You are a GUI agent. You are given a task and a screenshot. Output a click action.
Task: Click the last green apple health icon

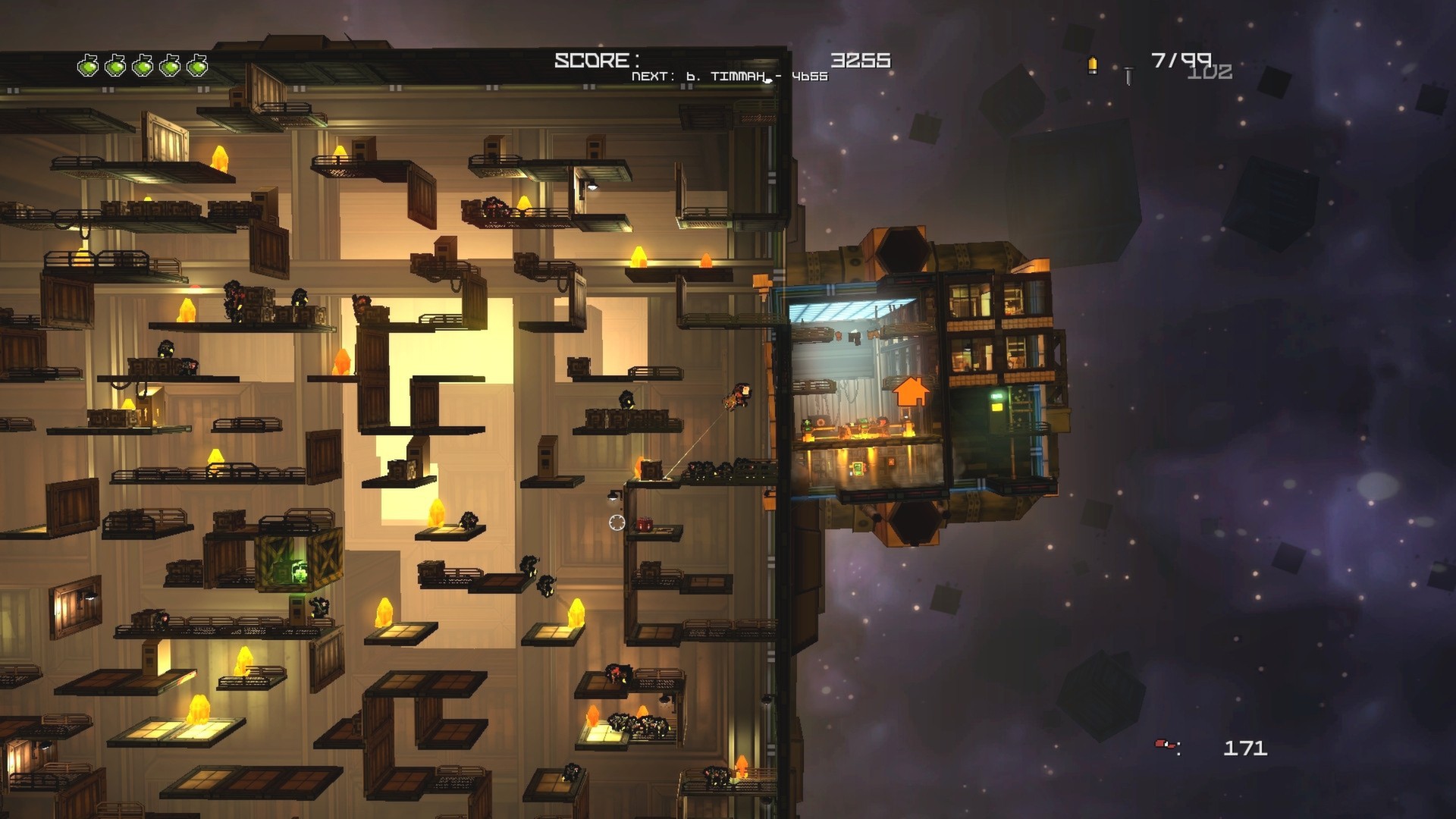[197, 66]
